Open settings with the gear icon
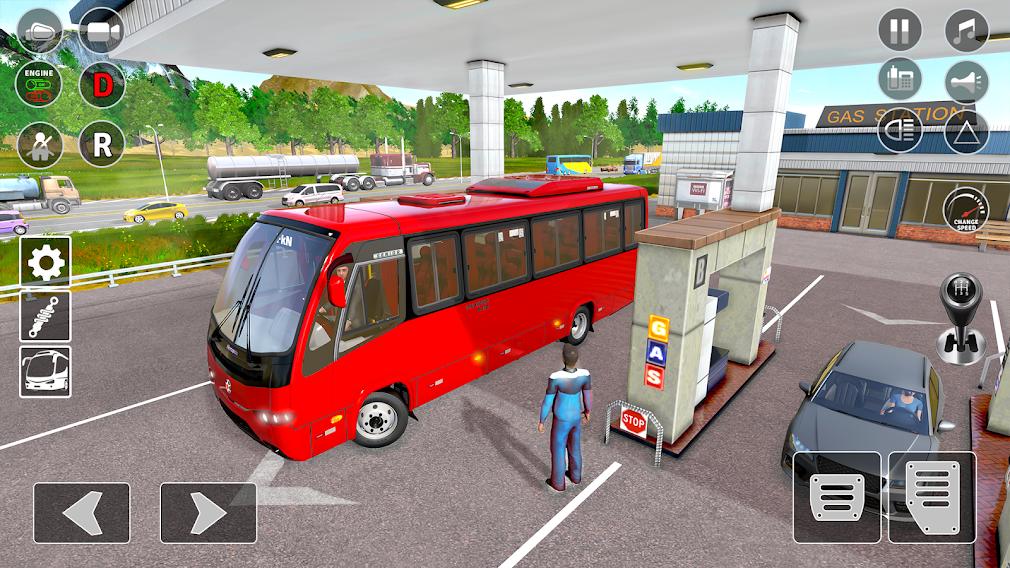Screen dimensions: 1010x568 pos(45,261)
